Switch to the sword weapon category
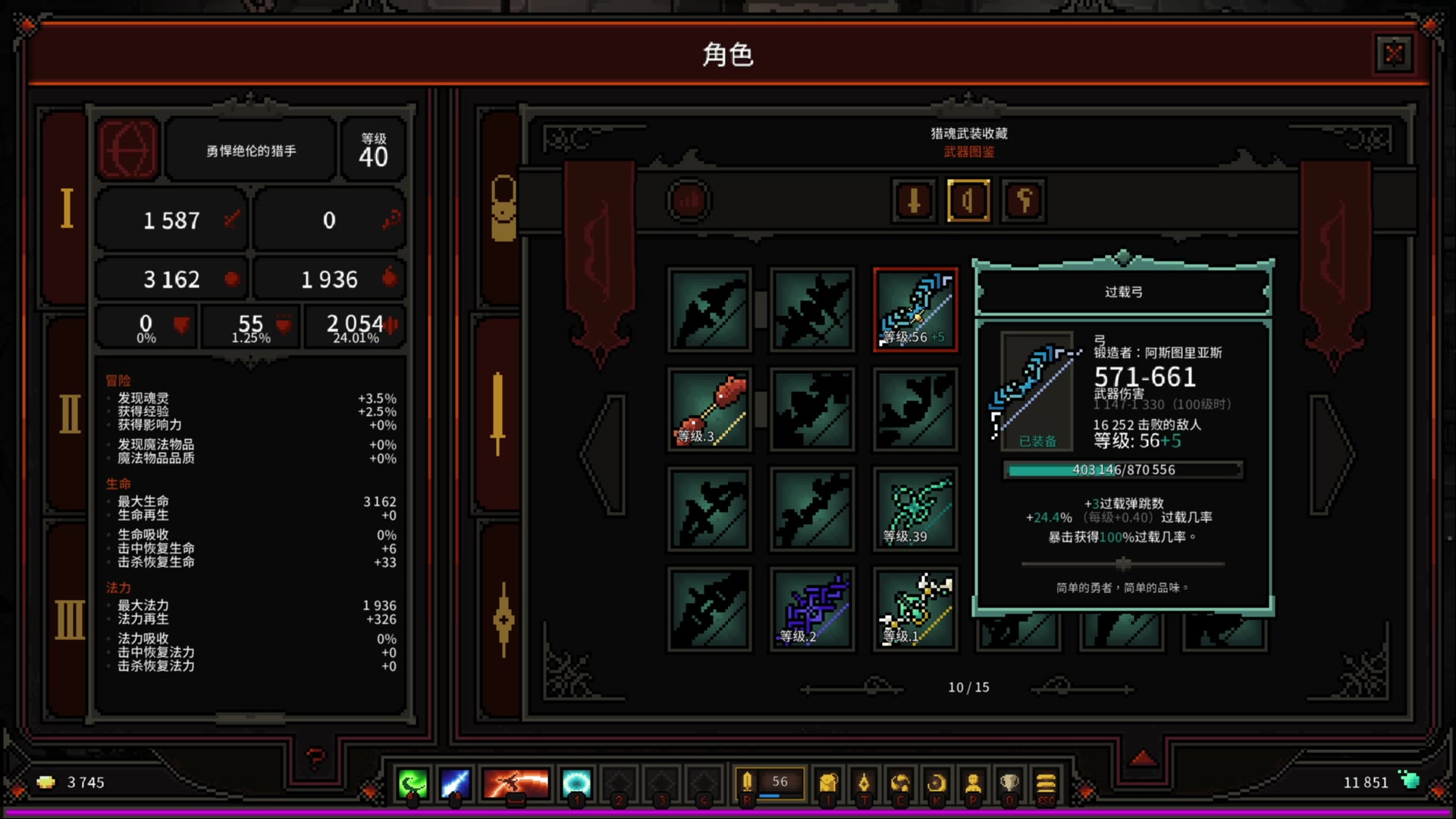Image resolution: width=1456 pixels, height=819 pixels. click(914, 201)
